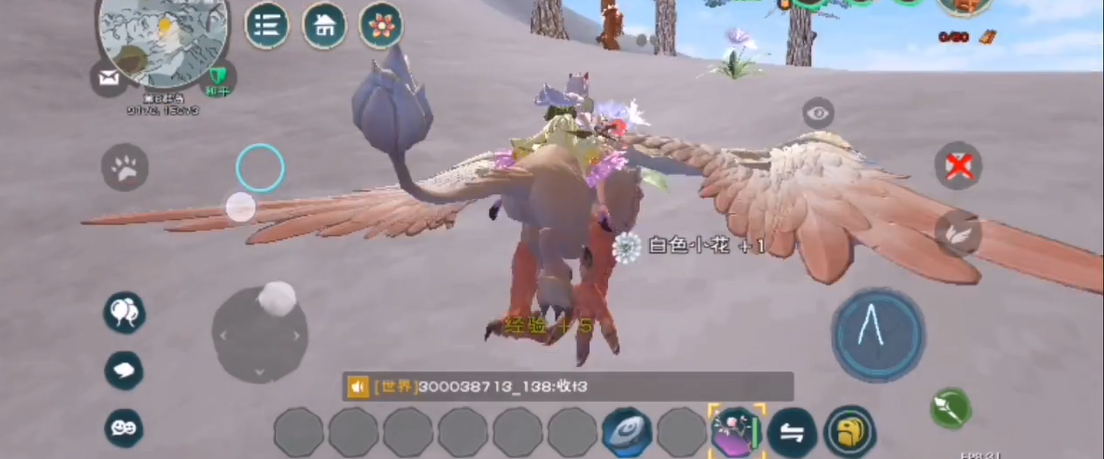This screenshot has width=1104, height=459.
Task: Open the emote faces button
Action: tap(124, 428)
